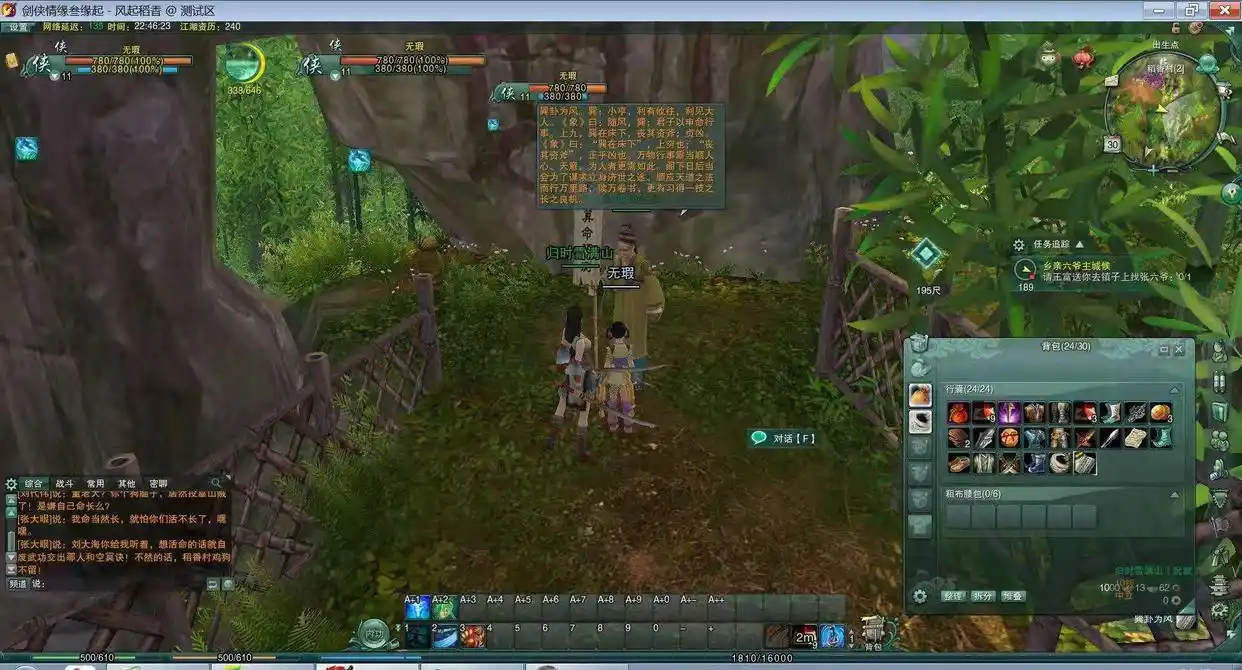
Task: Close the 背包 inventory window
Action: point(1179,350)
